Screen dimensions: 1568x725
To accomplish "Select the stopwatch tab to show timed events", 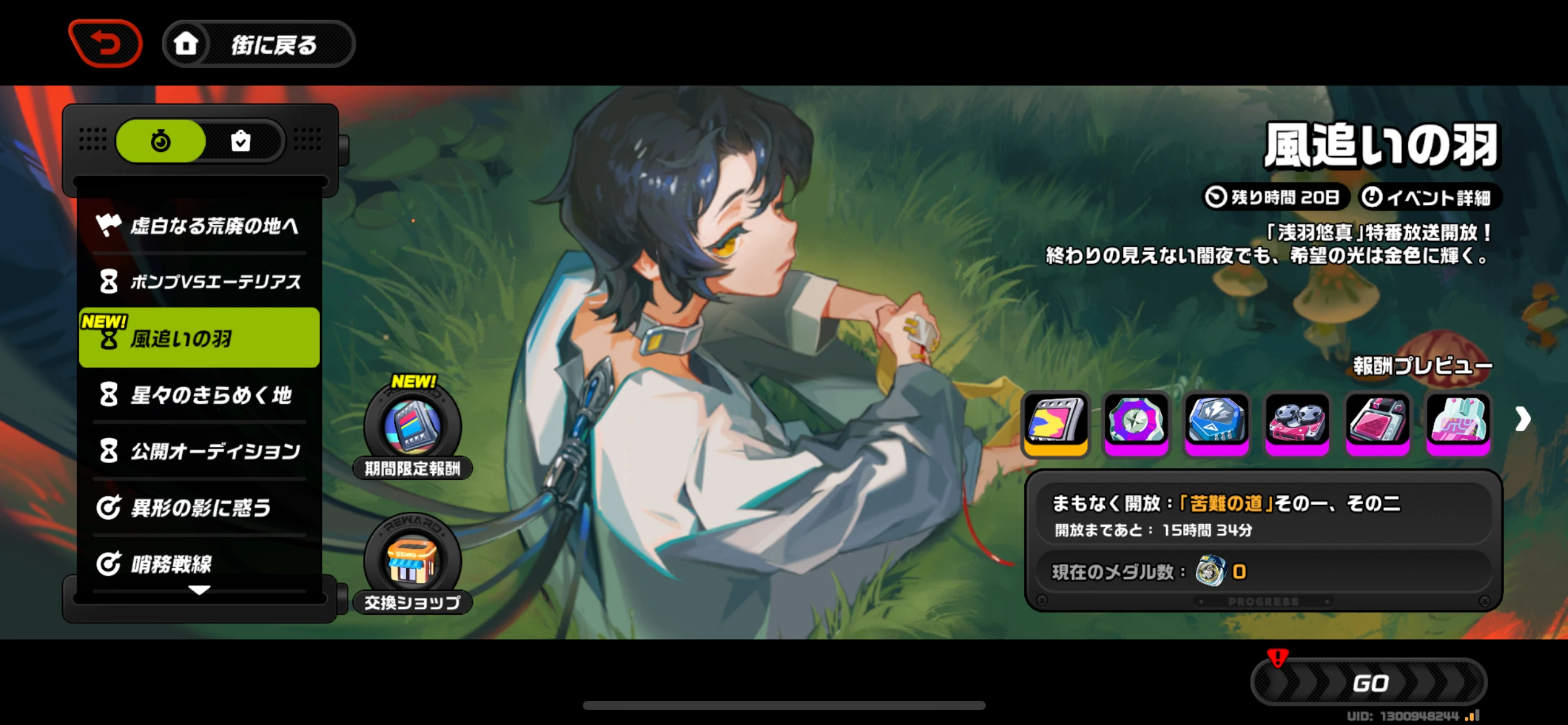I will pos(160,141).
